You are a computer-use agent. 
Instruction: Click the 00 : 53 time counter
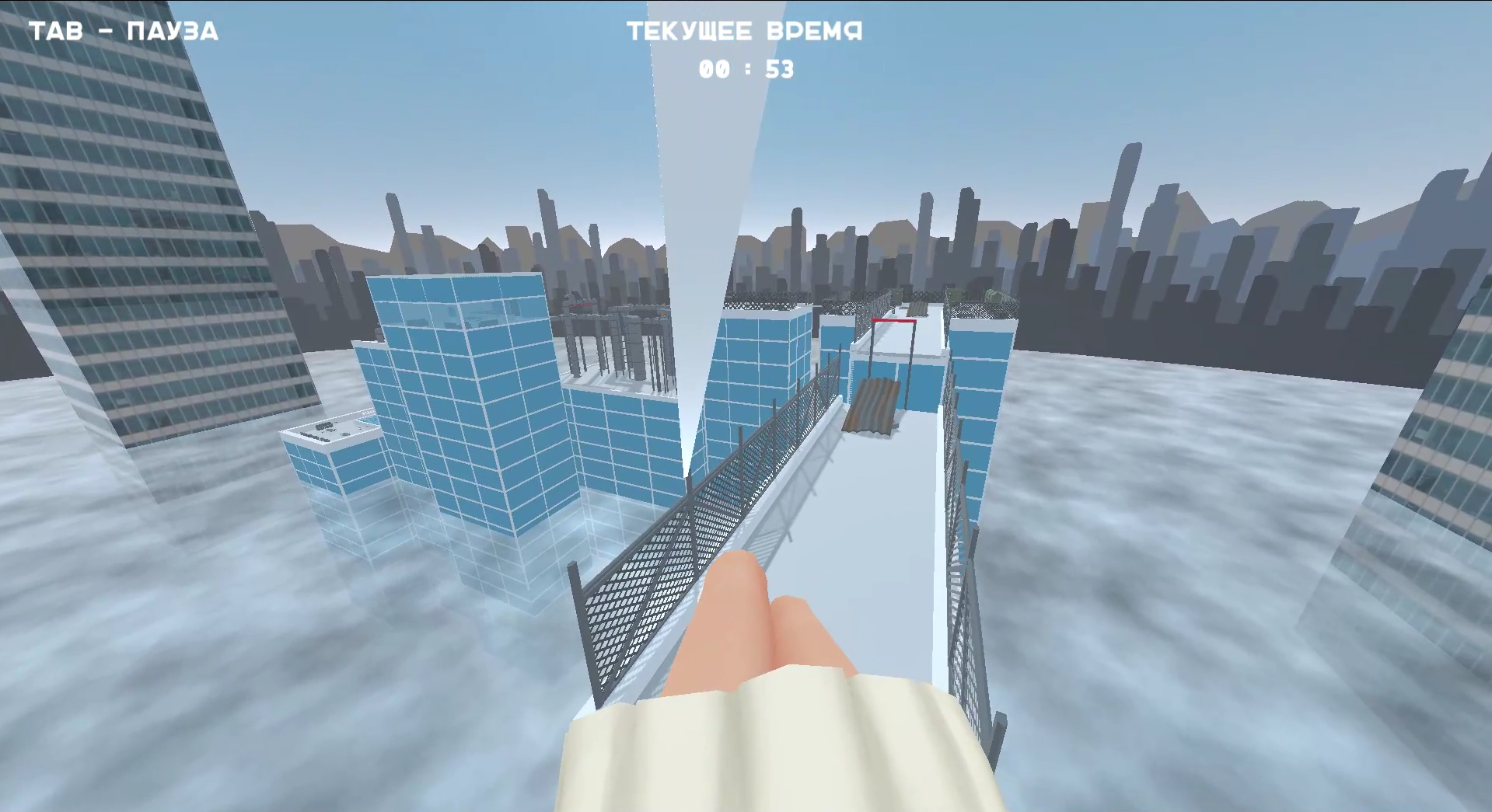(x=745, y=70)
